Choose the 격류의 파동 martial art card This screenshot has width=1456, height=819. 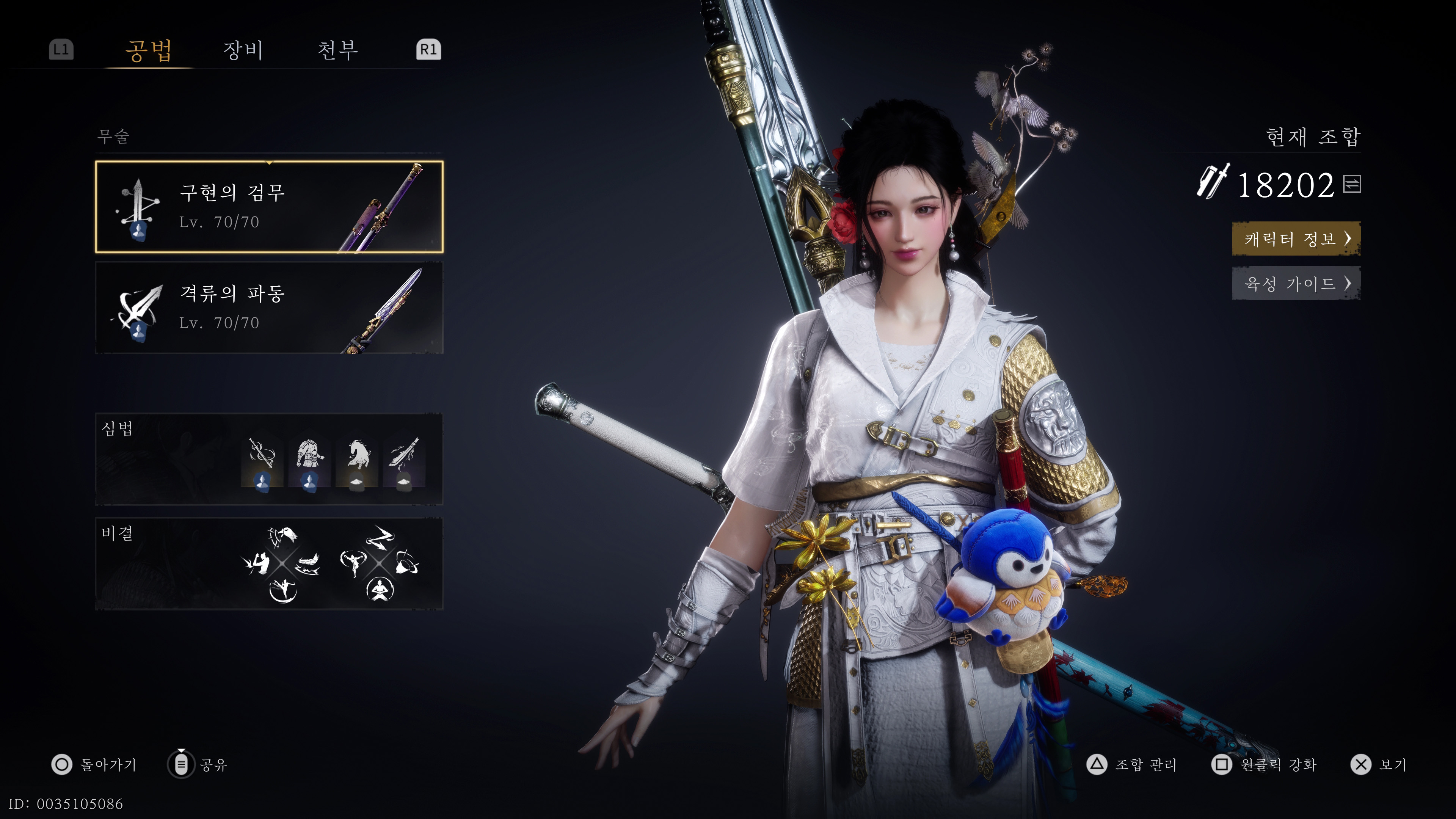tap(269, 308)
